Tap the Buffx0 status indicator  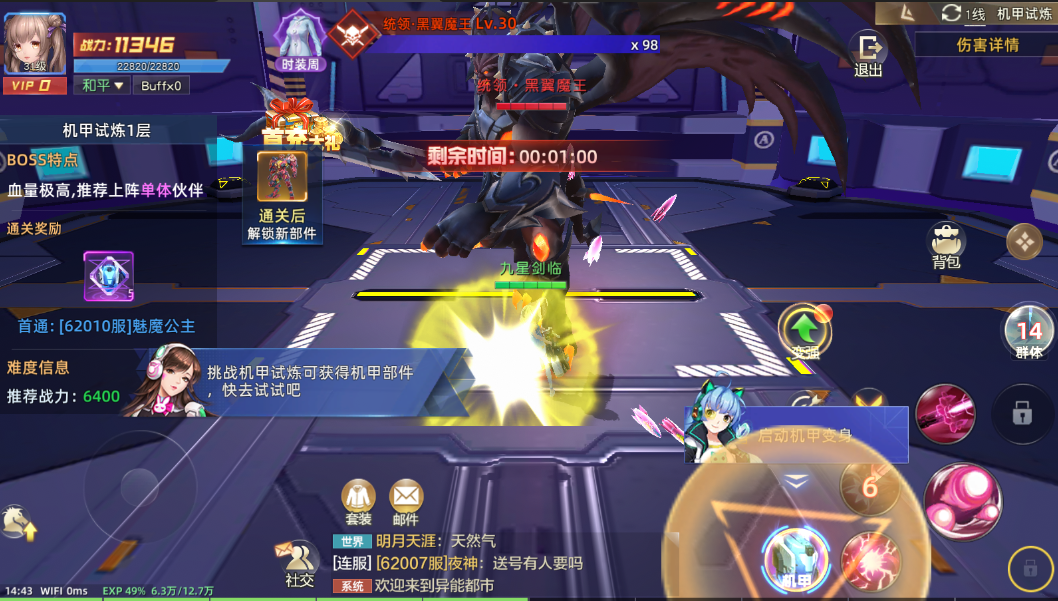coord(161,85)
